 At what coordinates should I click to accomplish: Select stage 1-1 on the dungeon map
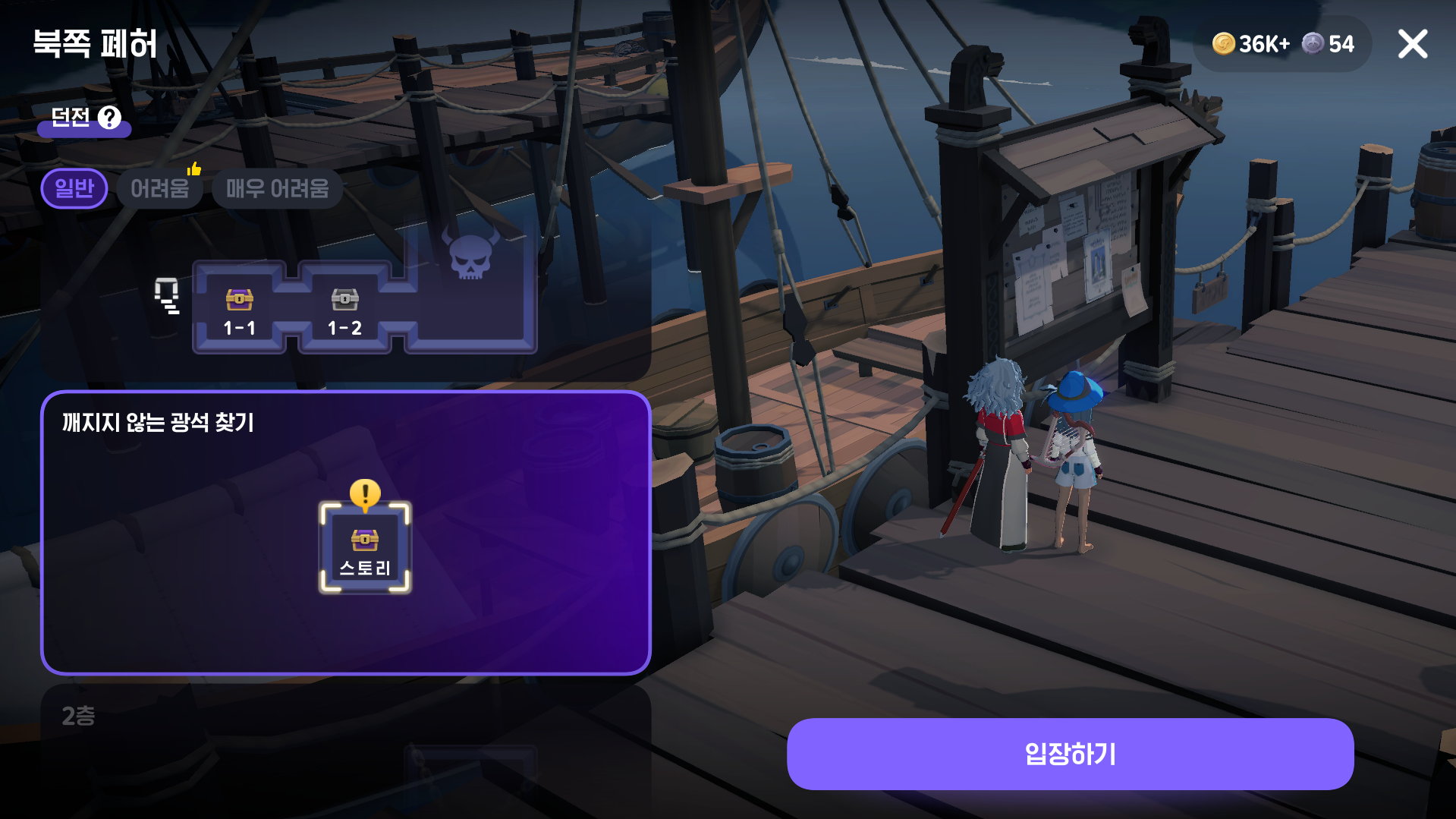tap(240, 310)
